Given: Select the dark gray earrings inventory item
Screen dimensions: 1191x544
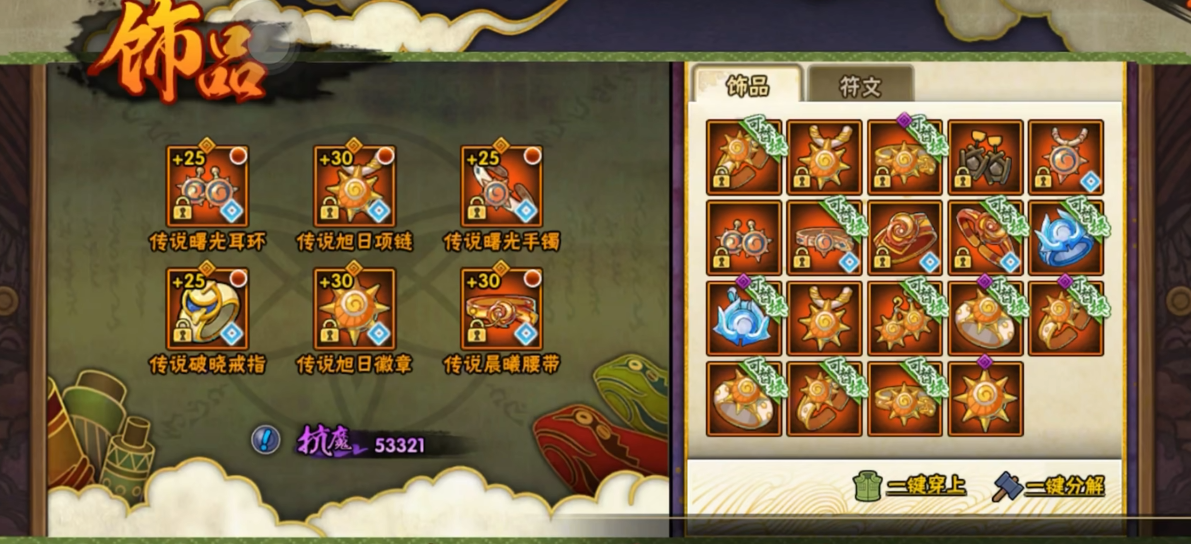Looking at the screenshot, I should tap(985, 157).
